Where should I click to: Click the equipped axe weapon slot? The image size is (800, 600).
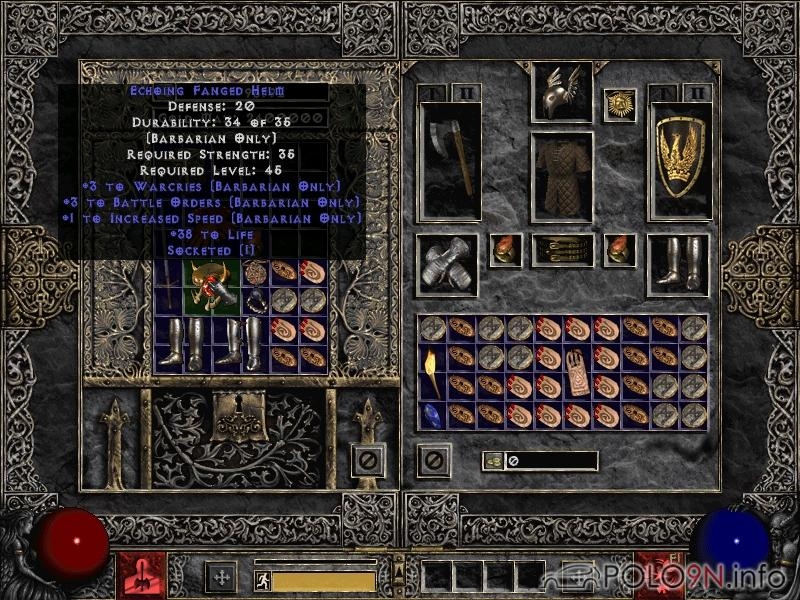tap(449, 160)
